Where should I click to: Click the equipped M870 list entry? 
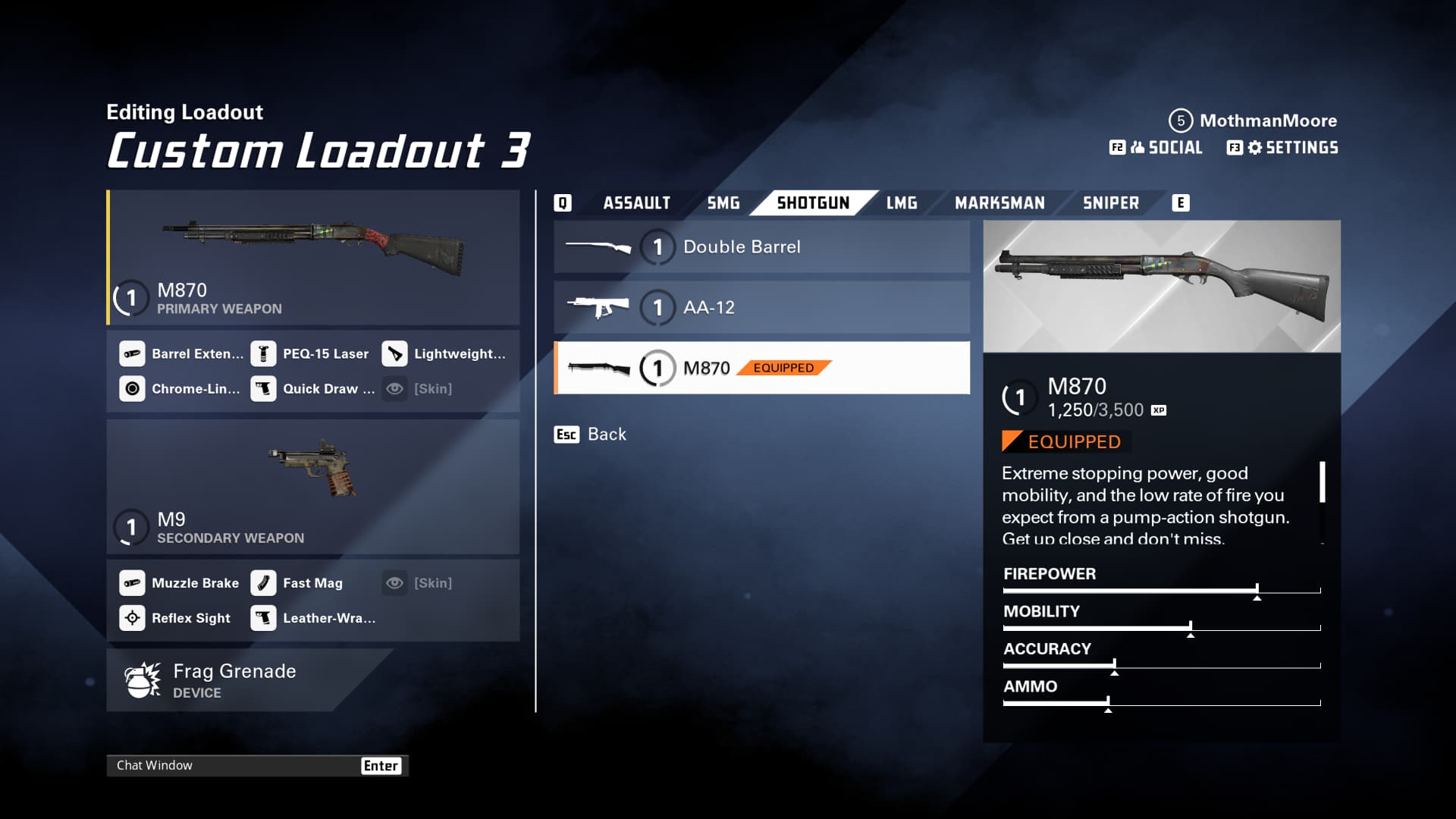(x=761, y=369)
